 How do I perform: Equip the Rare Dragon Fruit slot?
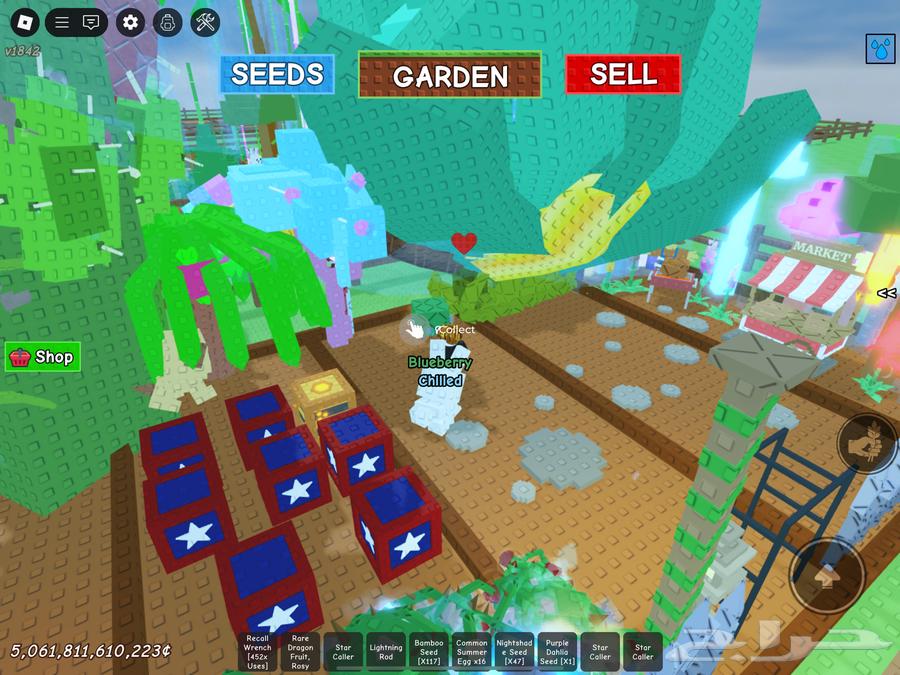[300, 651]
